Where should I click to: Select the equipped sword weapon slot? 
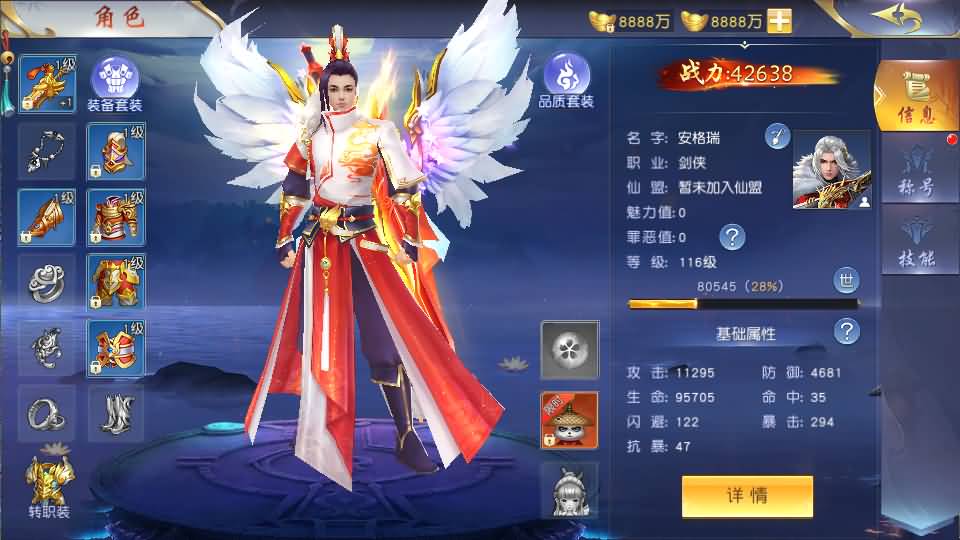(47, 83)
